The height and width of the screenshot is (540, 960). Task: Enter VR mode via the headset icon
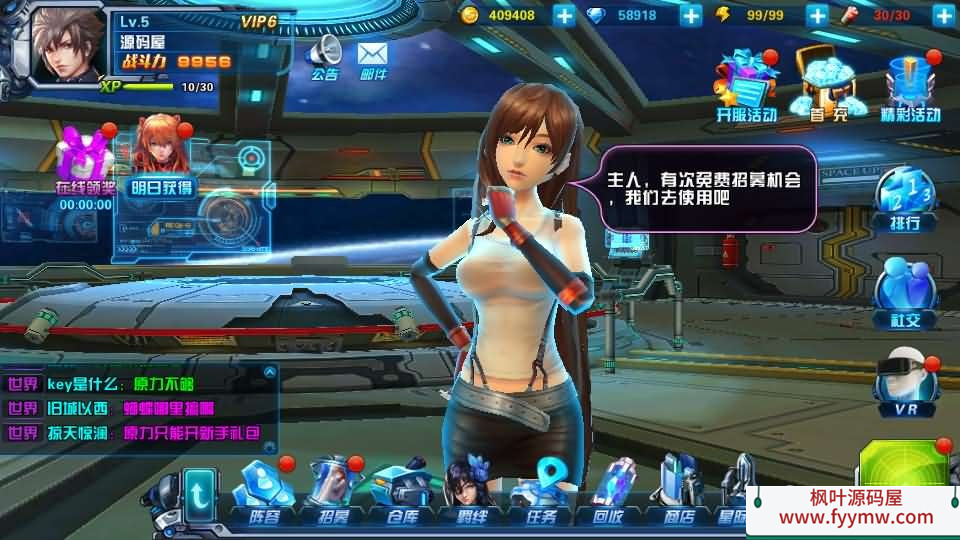coord(904,385)
